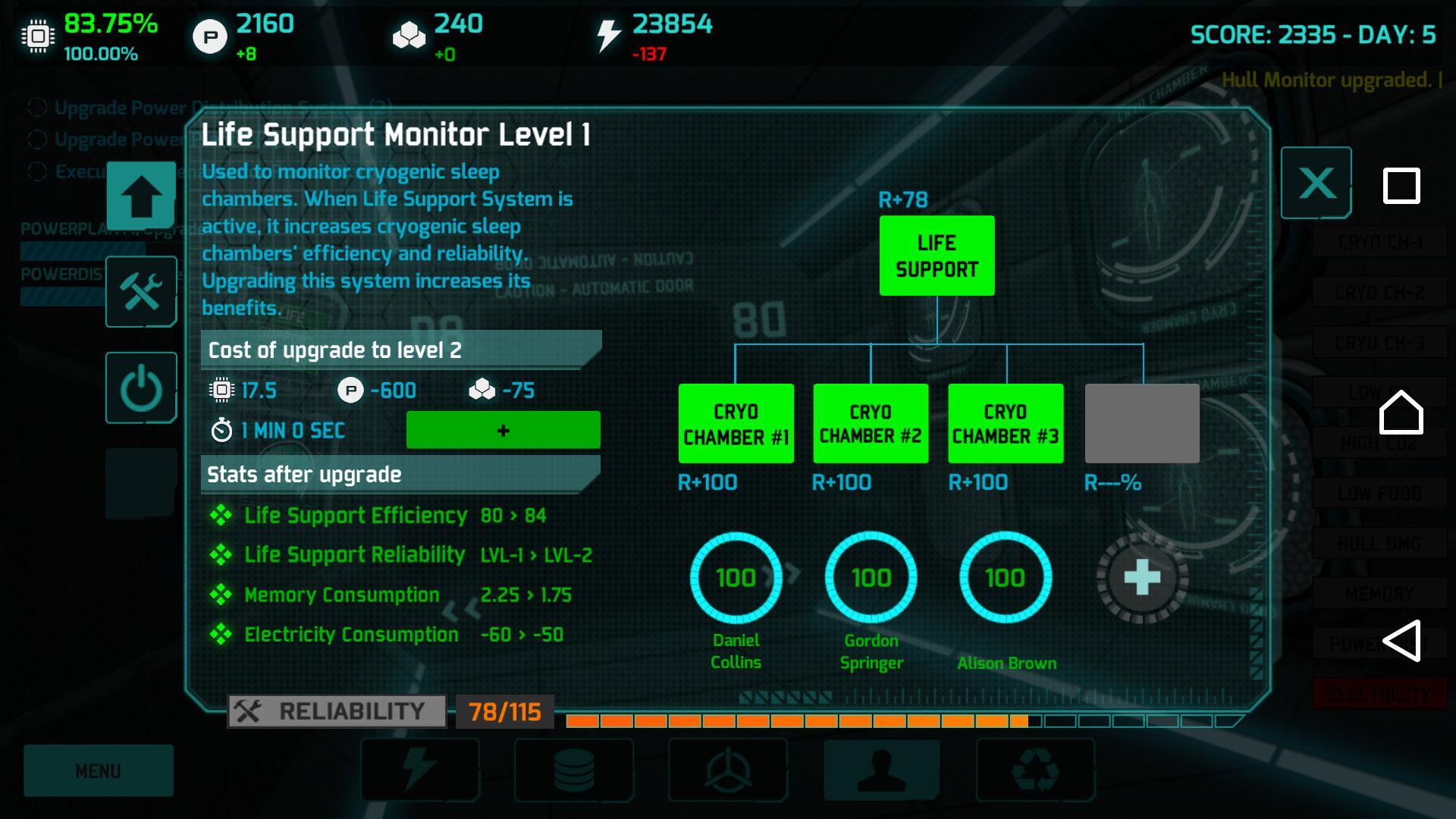
Task: Add a crew member with the plus circle
Action: 1142,578
